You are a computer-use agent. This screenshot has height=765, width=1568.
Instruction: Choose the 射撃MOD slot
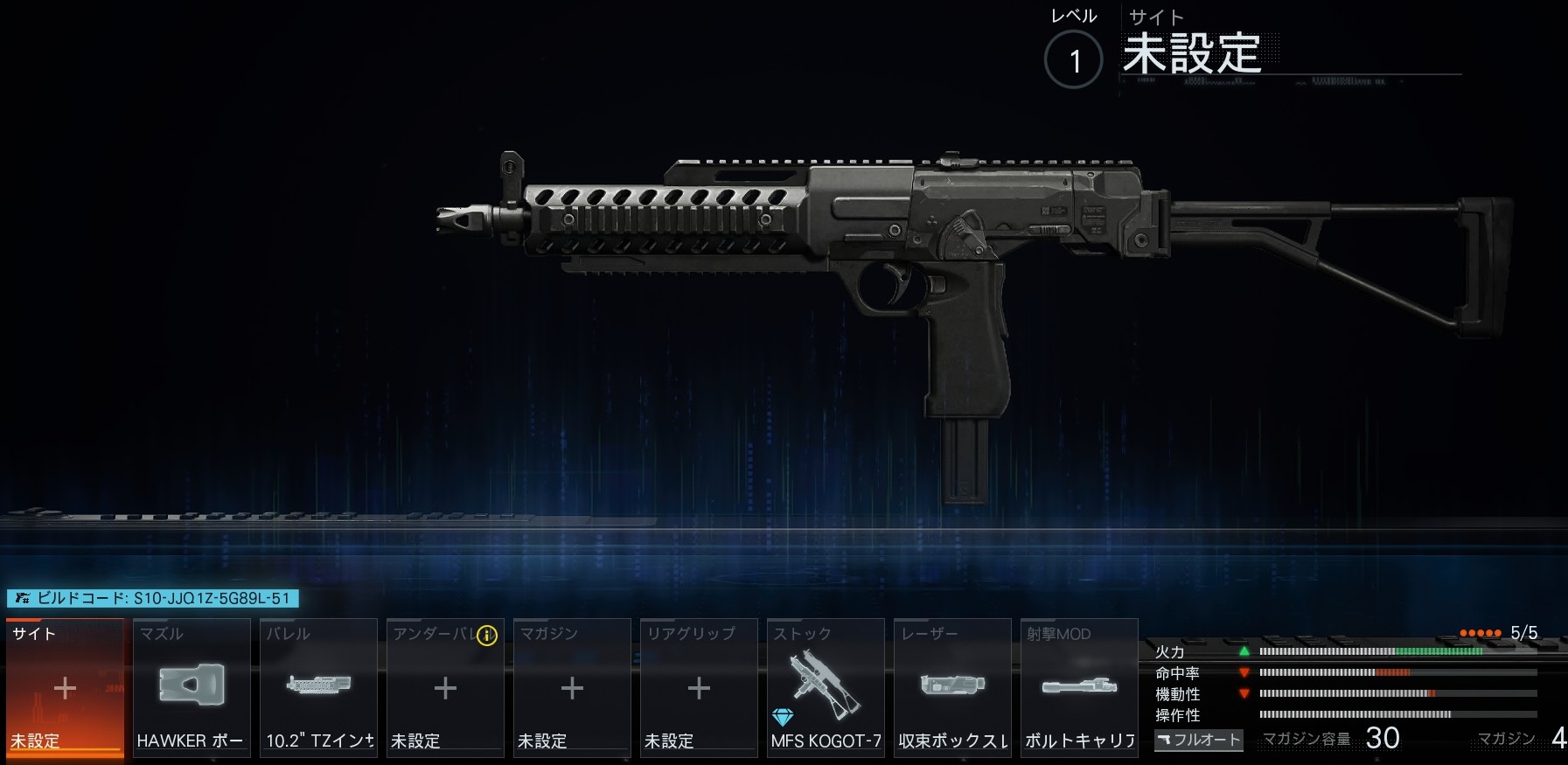1079,688
